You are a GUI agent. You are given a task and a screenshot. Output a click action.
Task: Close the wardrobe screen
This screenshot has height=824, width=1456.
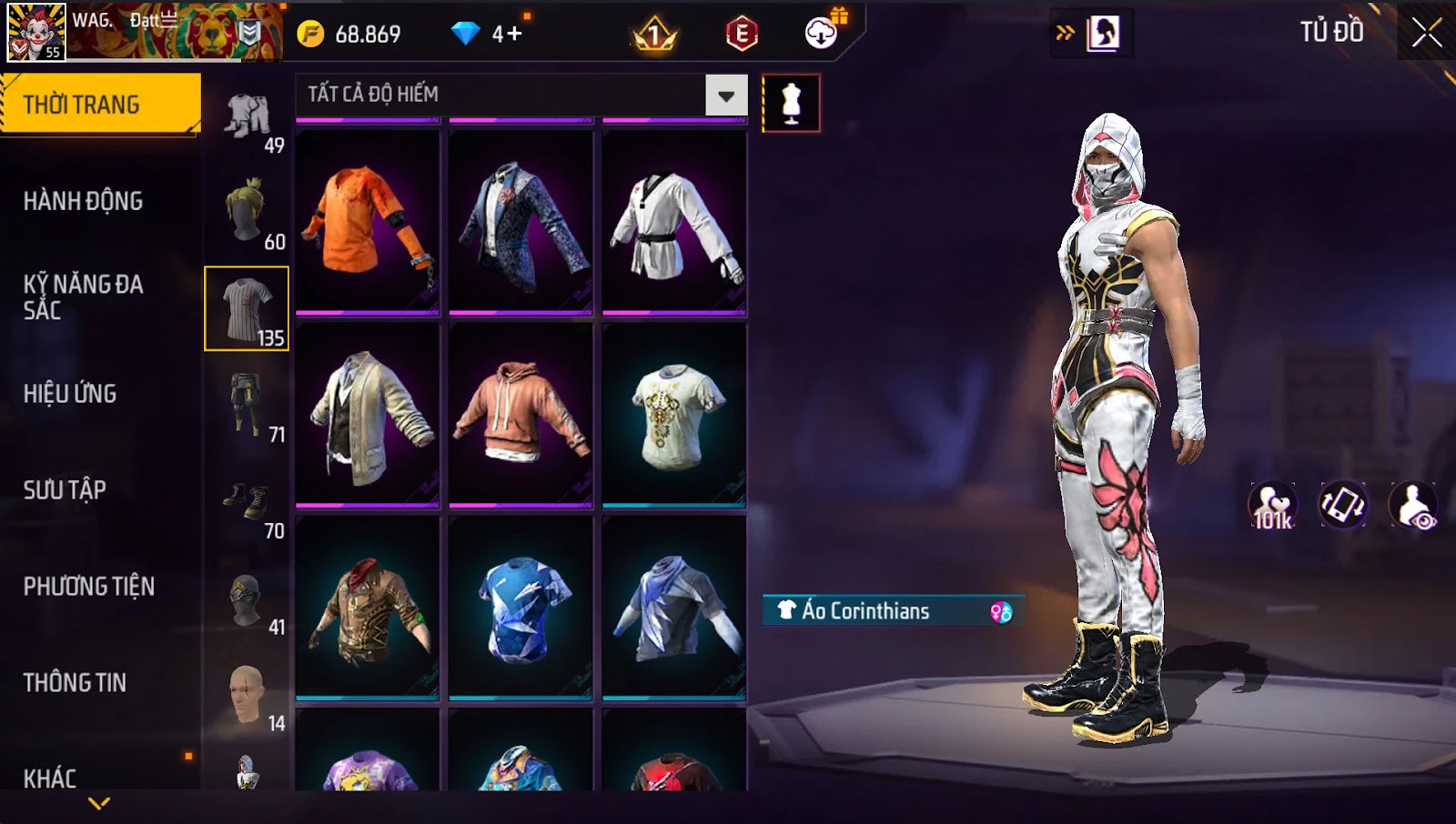[1426, 34]
